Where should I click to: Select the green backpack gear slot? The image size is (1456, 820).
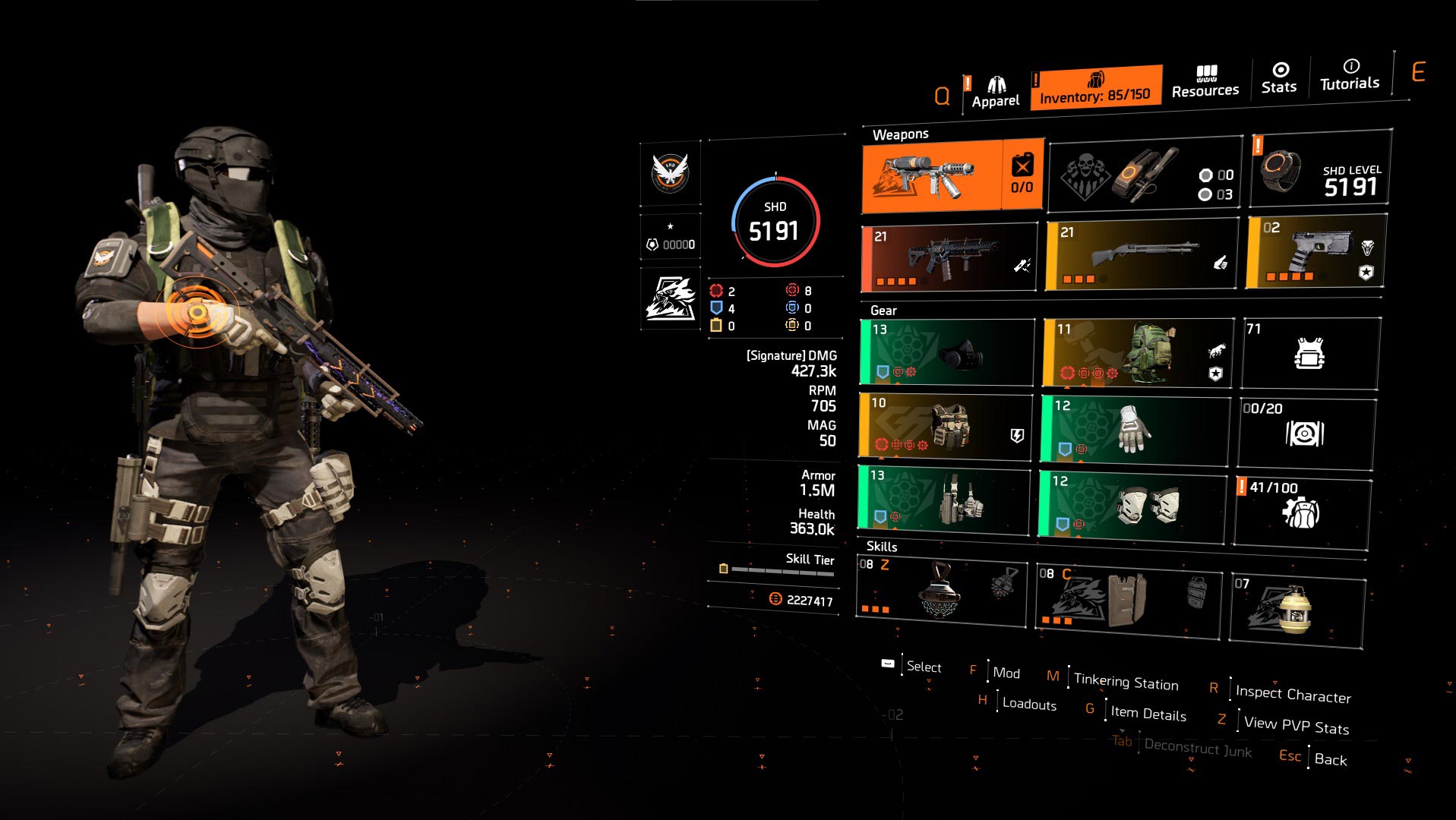click(x=1137, y=352)
